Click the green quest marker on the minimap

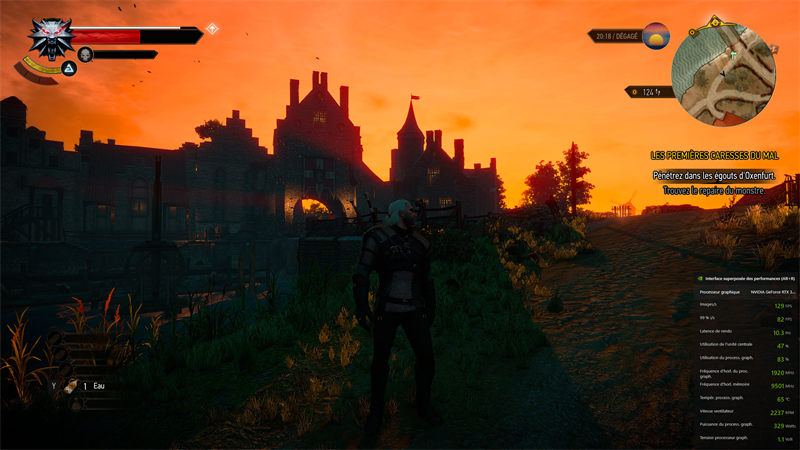(733, 56)
